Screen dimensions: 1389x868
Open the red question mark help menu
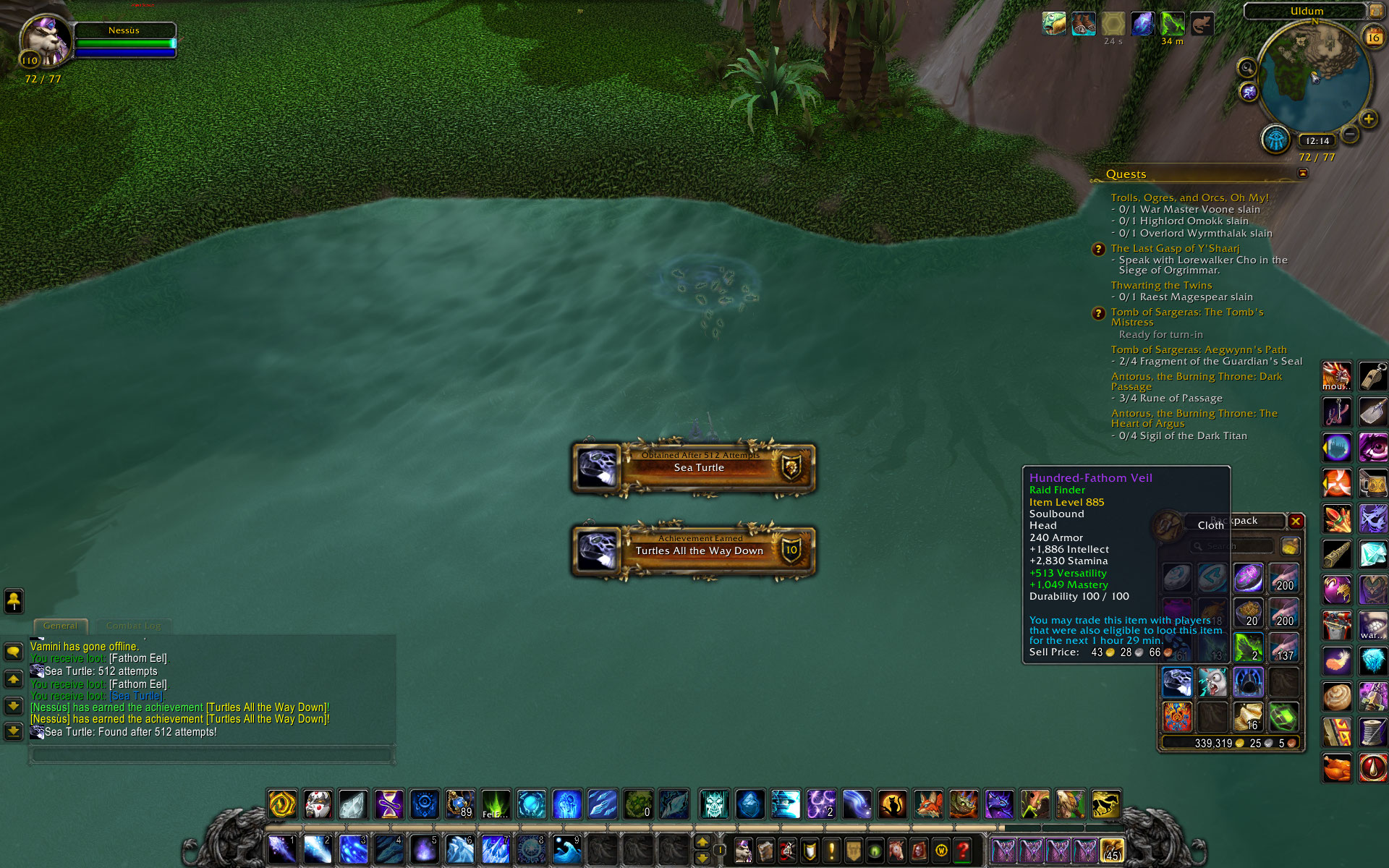(962, 850)
